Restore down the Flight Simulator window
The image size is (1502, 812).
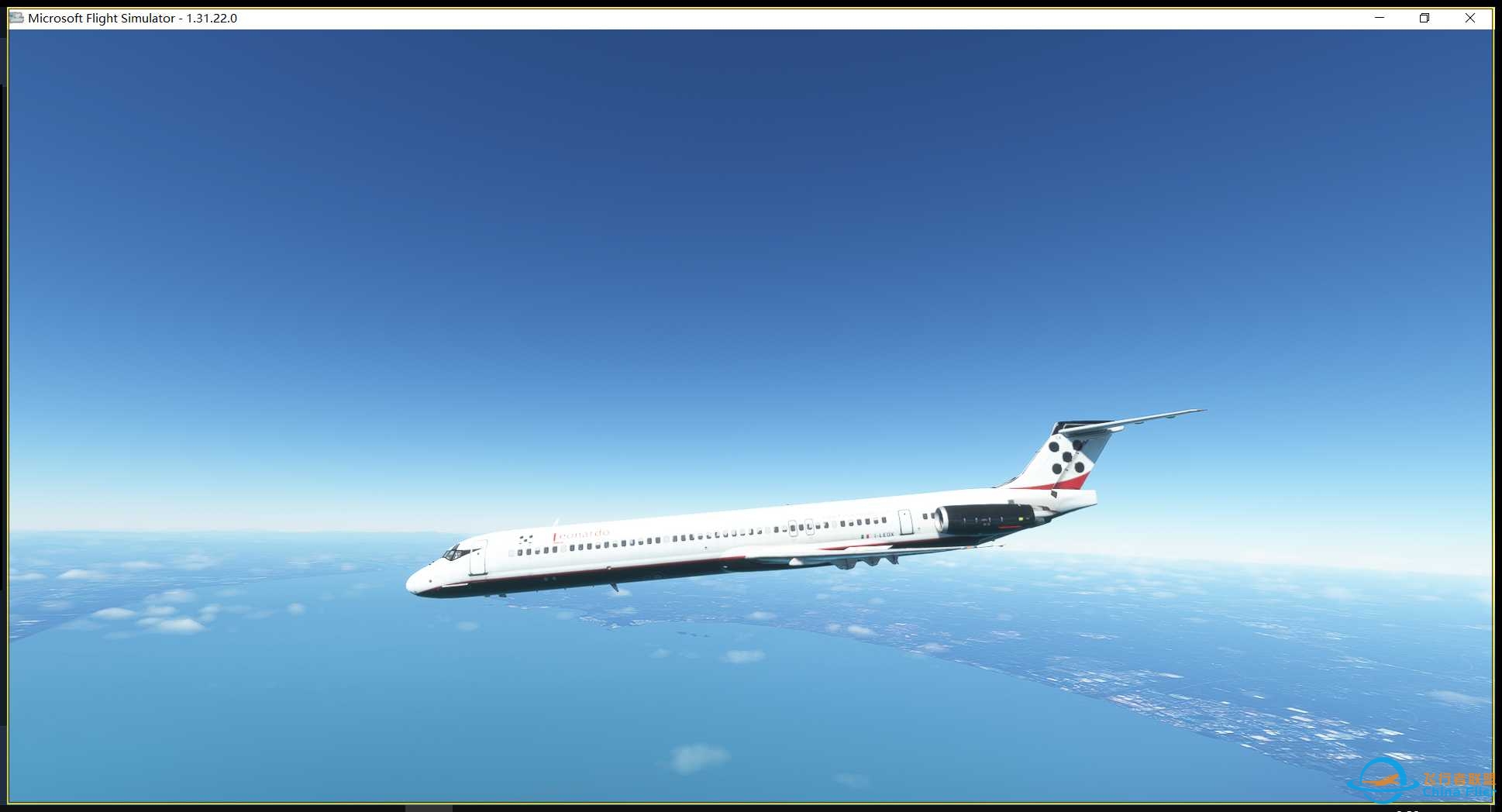[1424, 17]
